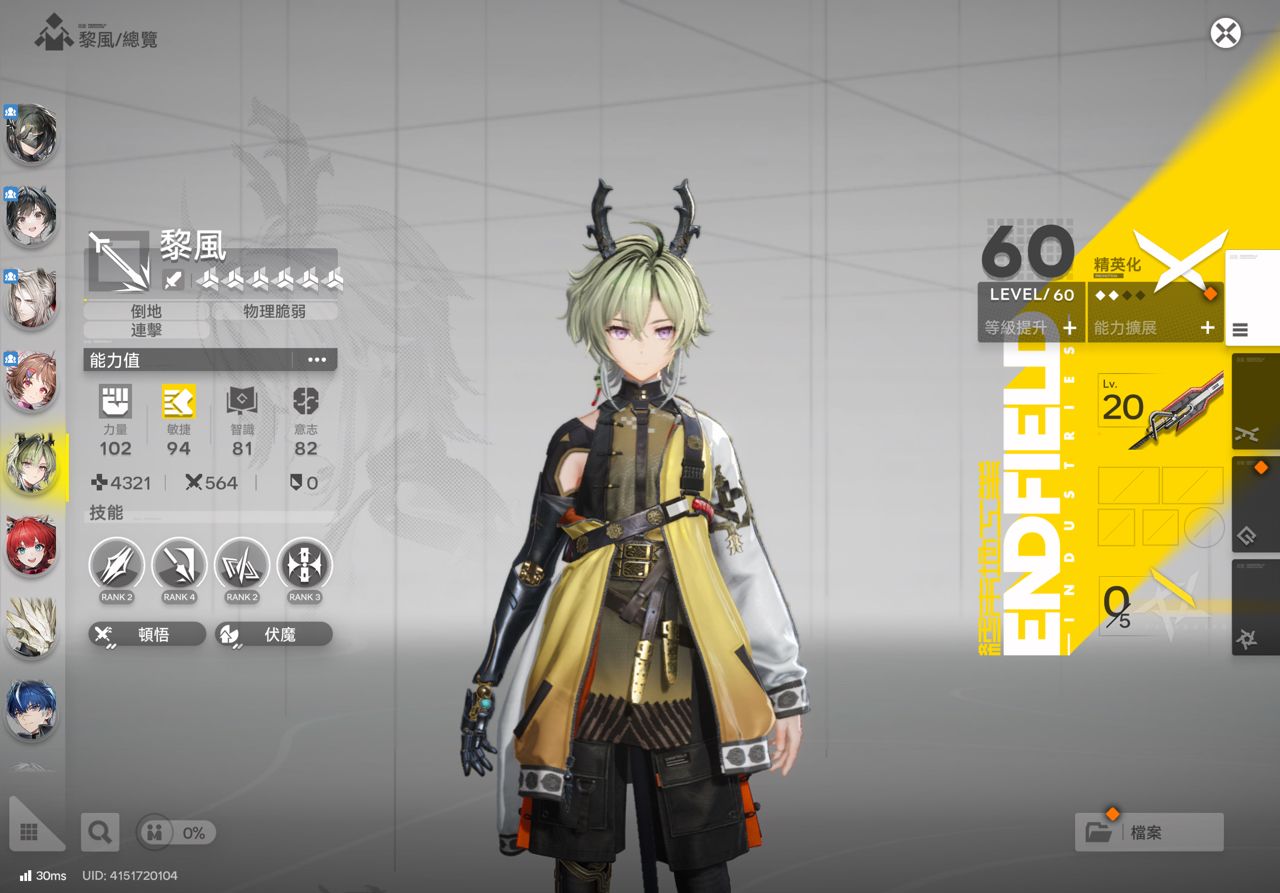Screen dimensions: 1280x893
Task: Close the character overview screen
Action: [x=1225, y=33]
